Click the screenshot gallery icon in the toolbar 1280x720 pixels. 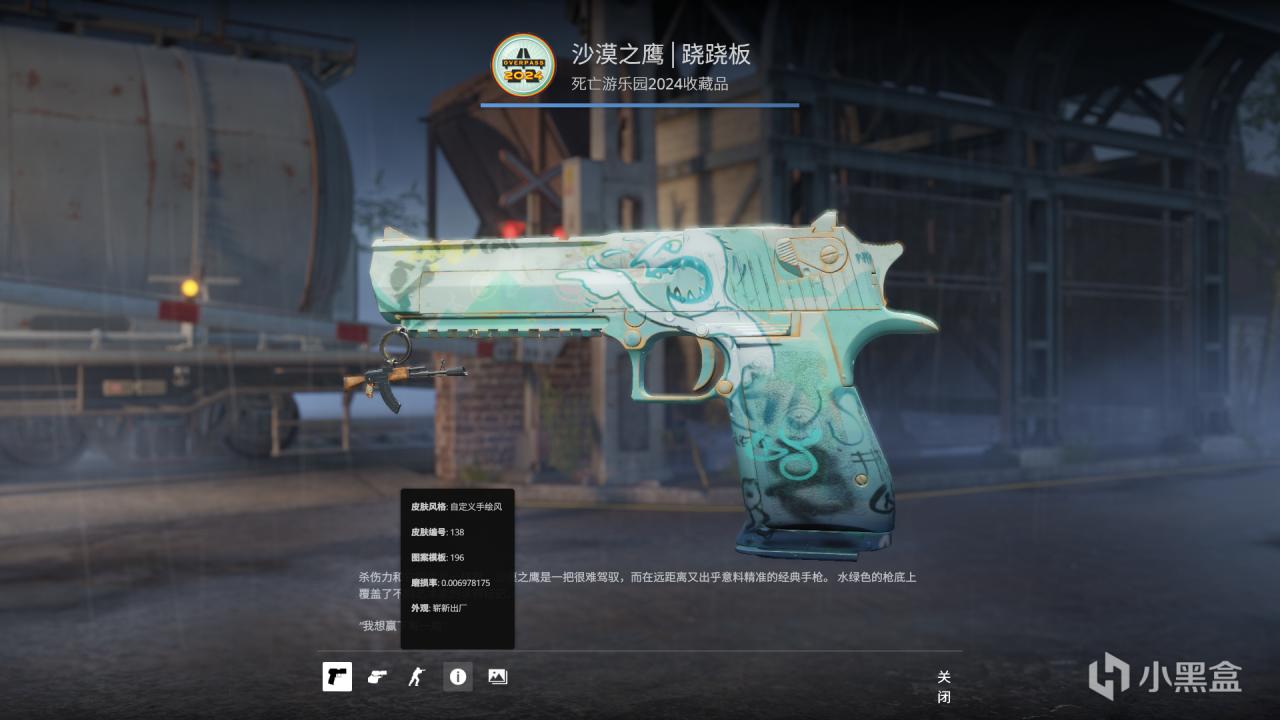click(x=497, y=676)
